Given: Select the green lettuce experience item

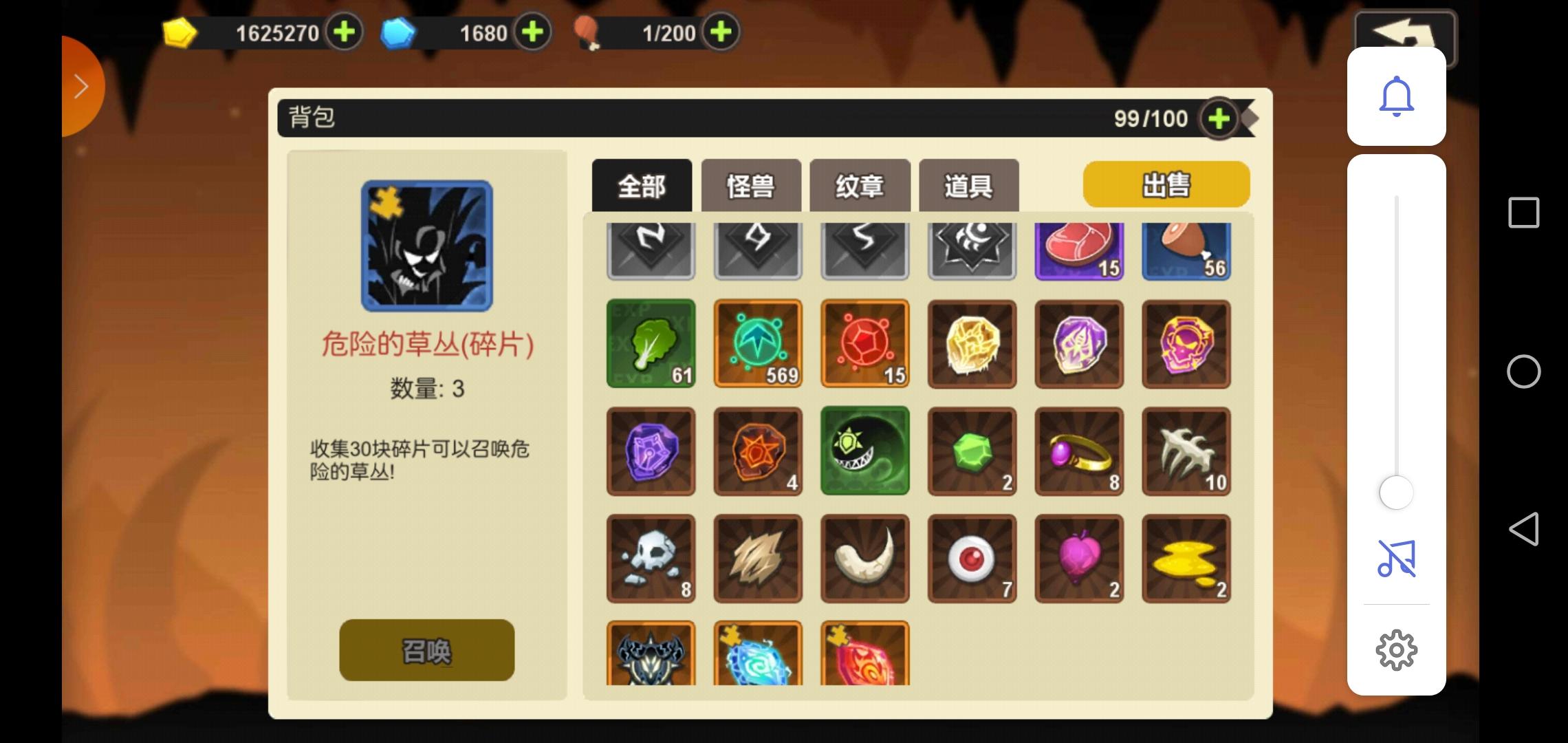Looking at the screenshot, I should (650, 344).
